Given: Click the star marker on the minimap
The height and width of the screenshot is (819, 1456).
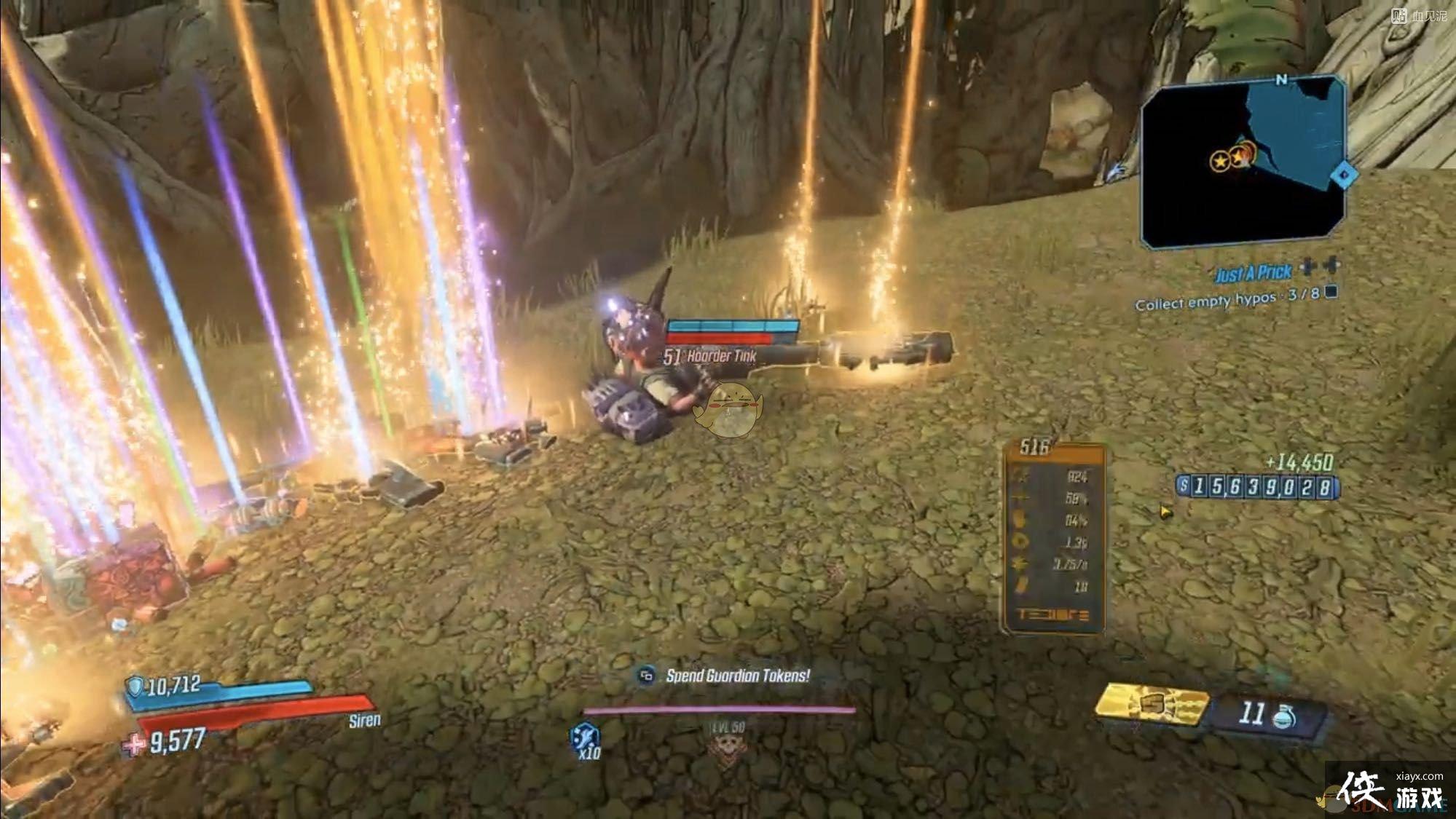Looking at the screenshot, I should click(x=1221, y=159).
